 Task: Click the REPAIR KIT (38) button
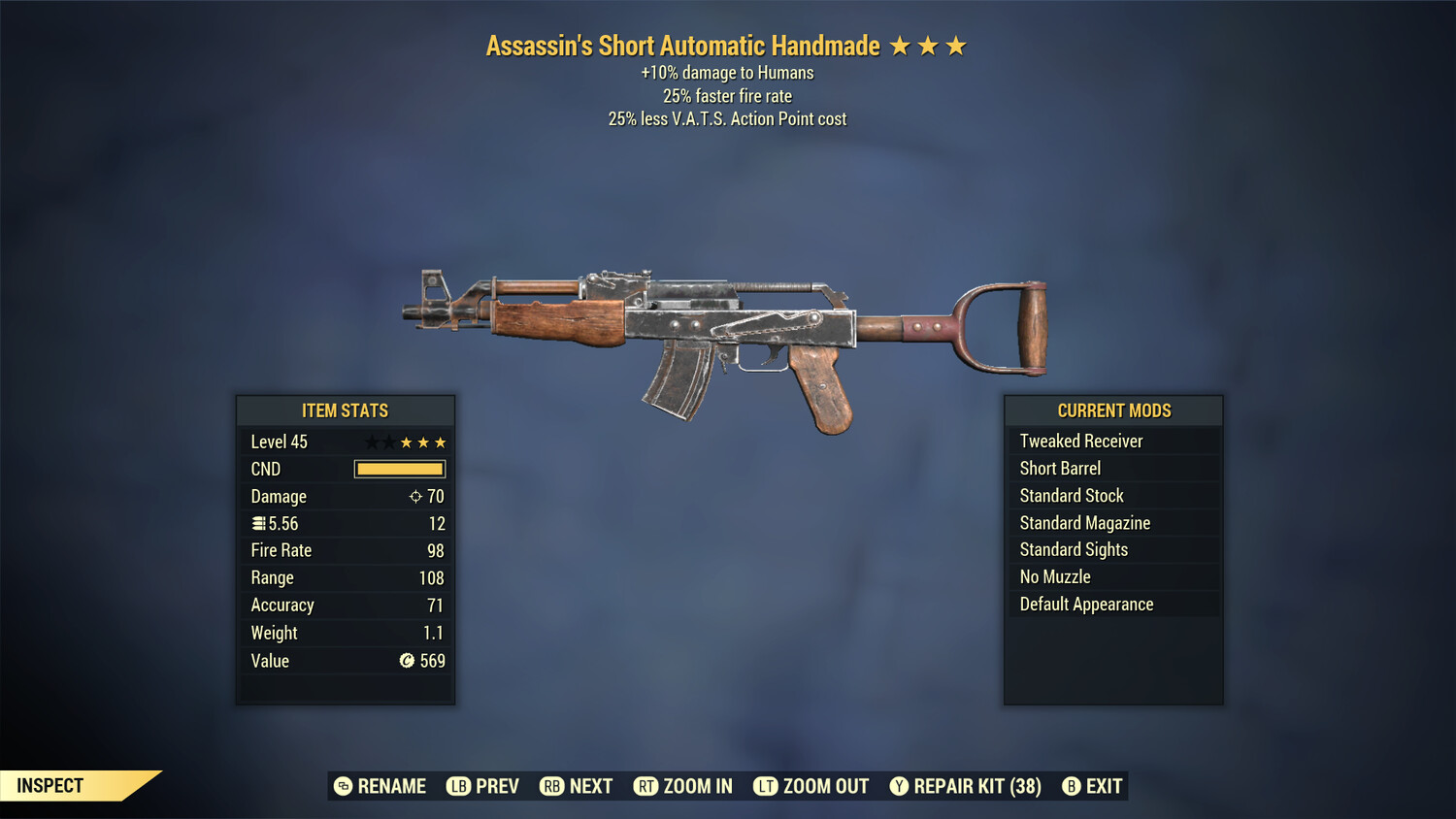[x=965, y=786]
